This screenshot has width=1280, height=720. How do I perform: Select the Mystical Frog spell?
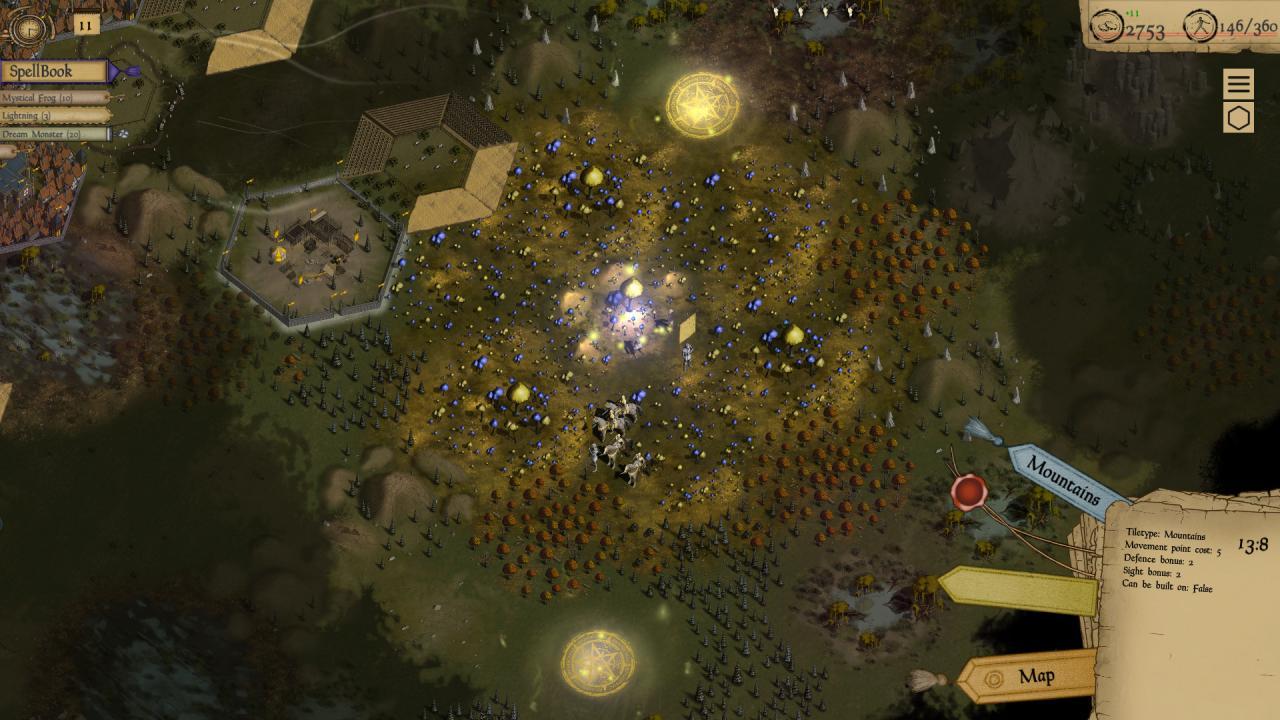pyautogui.click(x=48, y=99)
